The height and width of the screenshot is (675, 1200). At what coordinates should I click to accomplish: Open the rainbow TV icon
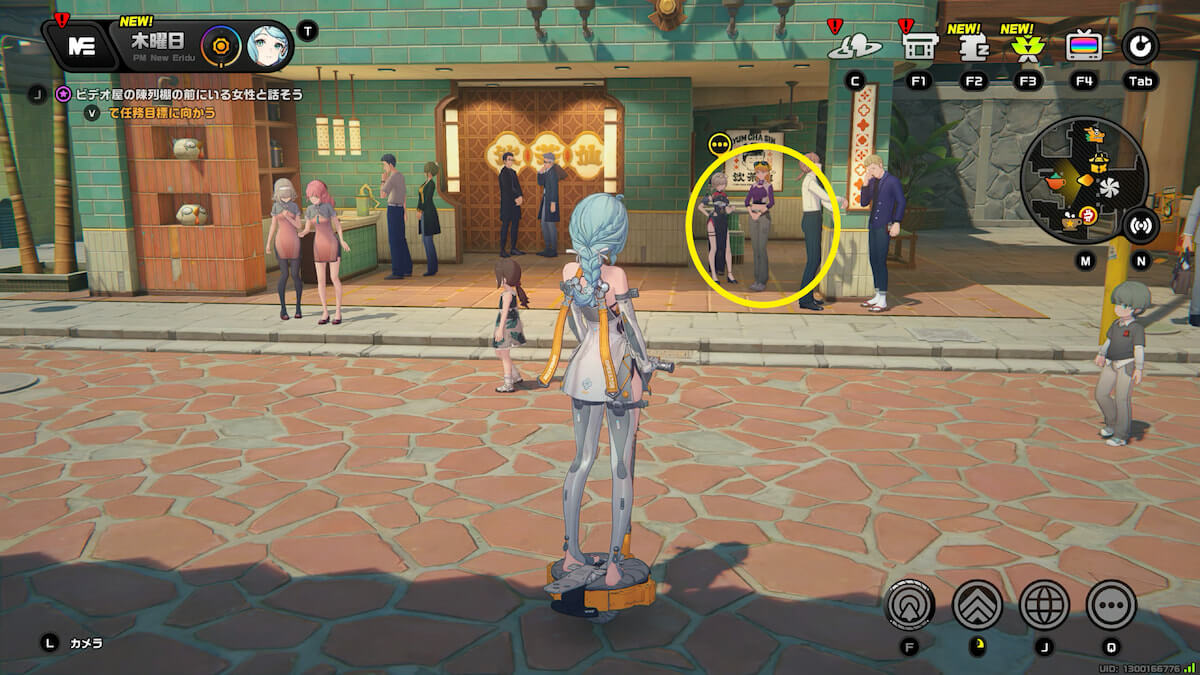(1084, 46)
